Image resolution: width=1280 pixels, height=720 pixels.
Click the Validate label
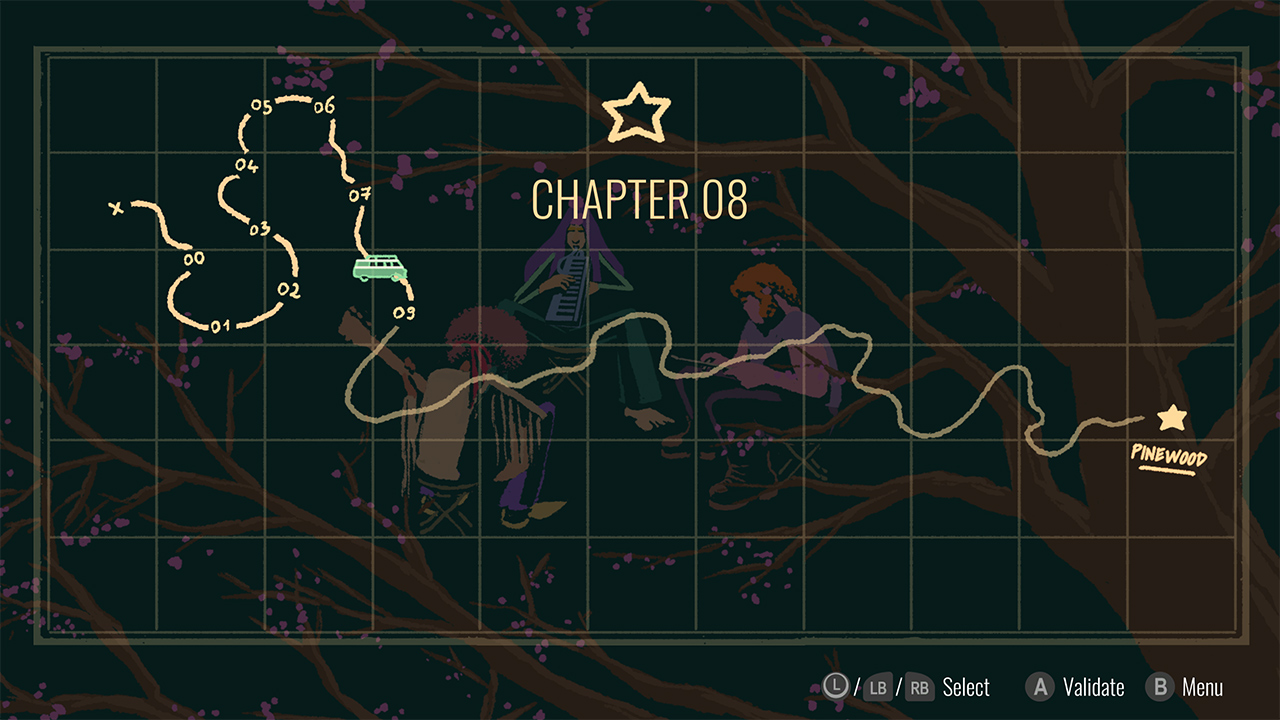(x=1094, y=688)
